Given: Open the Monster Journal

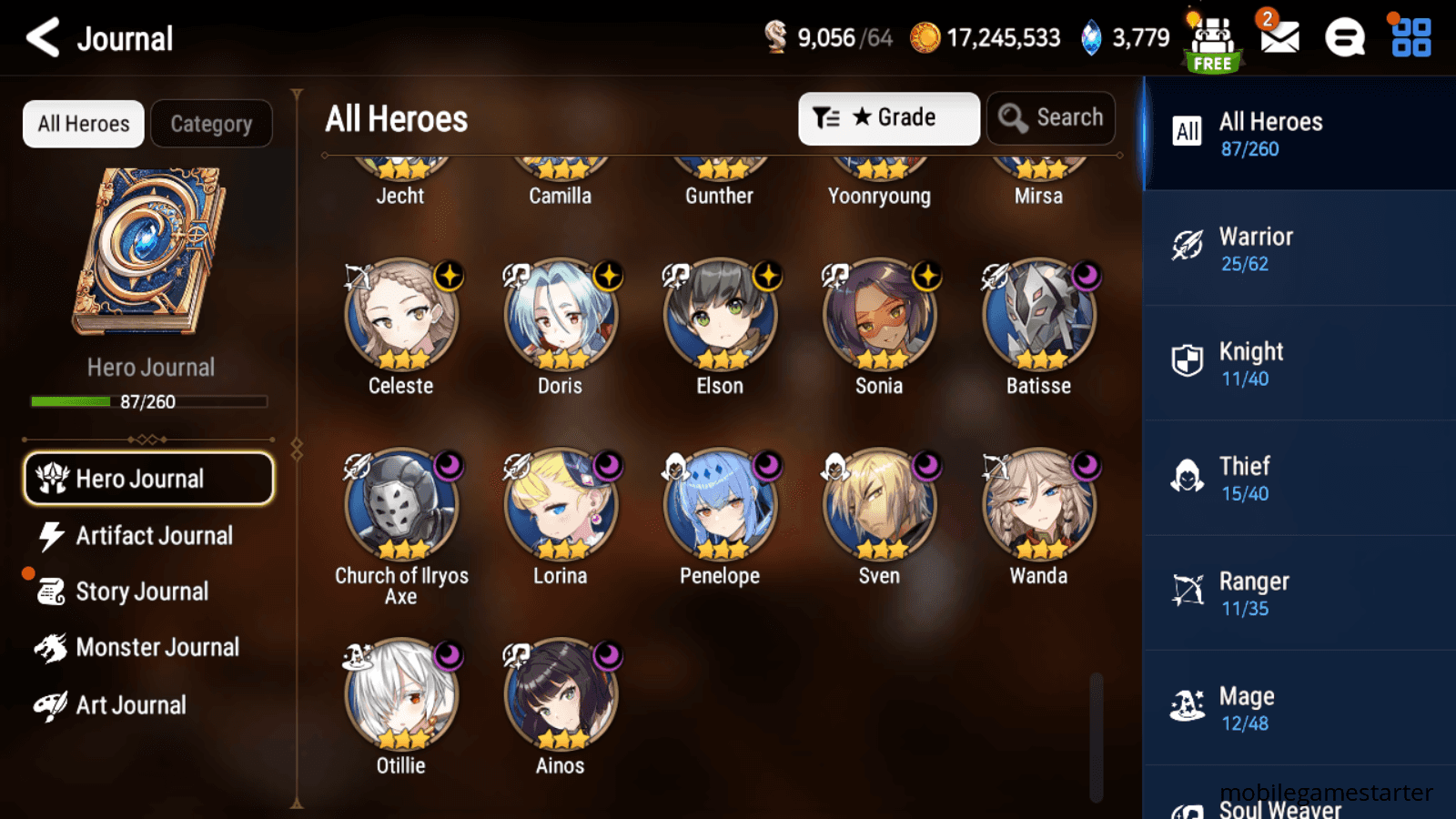Looking at the screenshot, I should coord(157,648).
